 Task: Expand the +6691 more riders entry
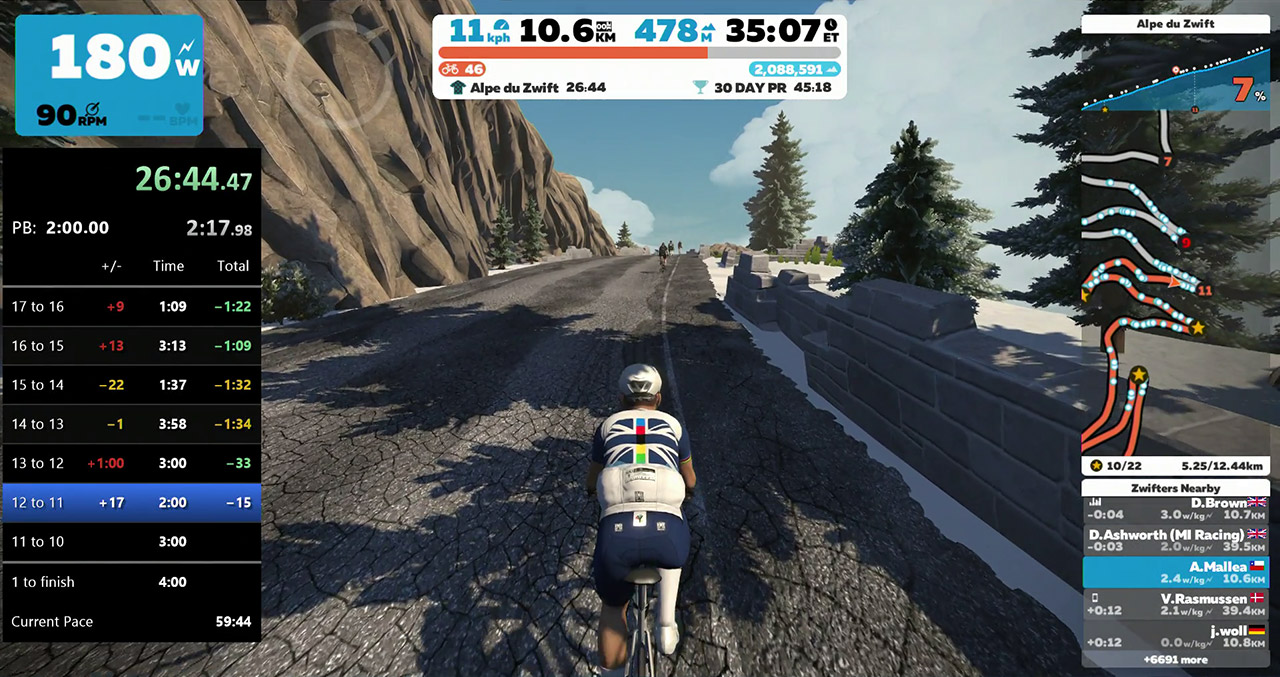(1175, 660)
